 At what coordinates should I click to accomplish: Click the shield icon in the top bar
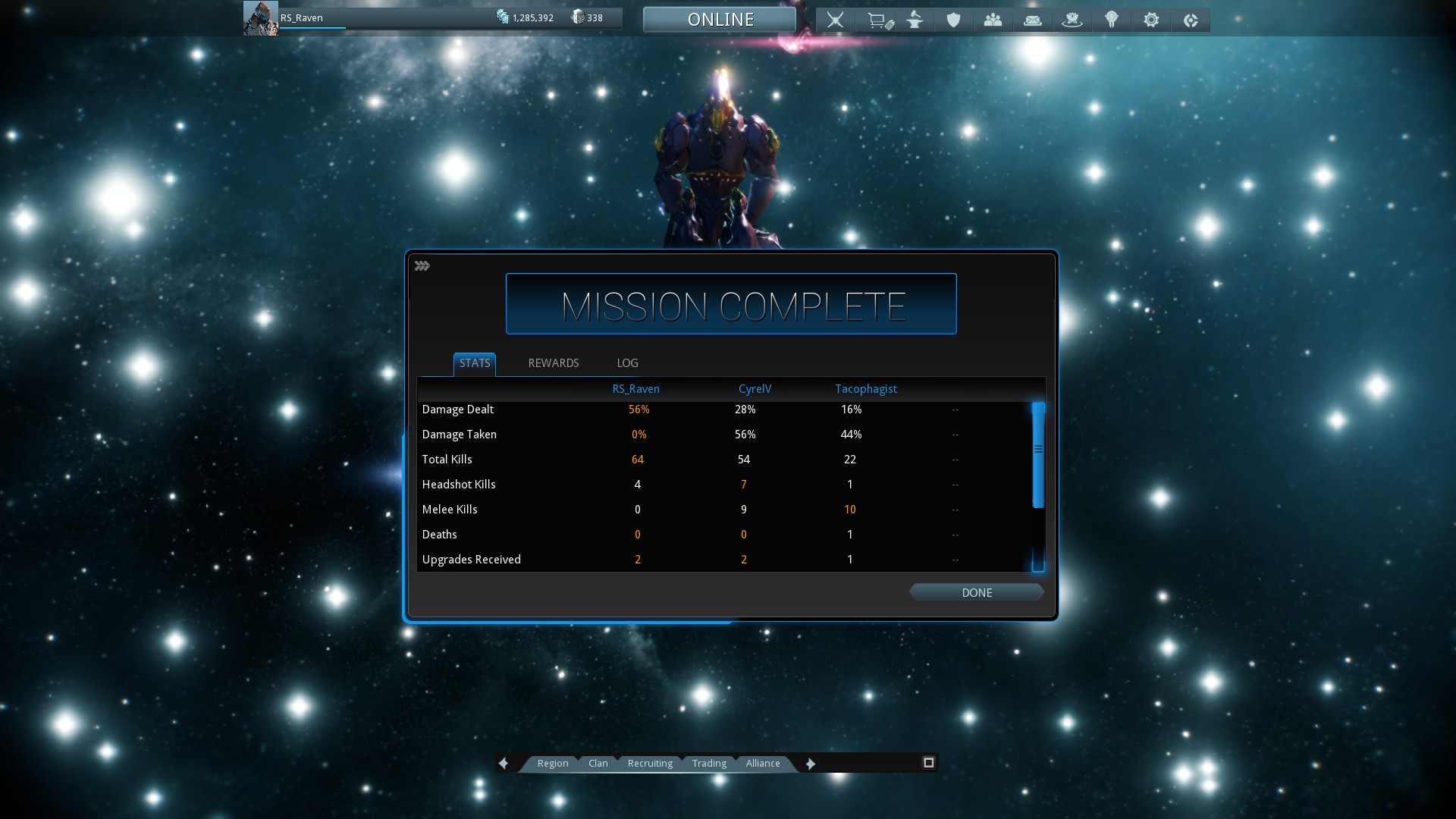[954, 20]
